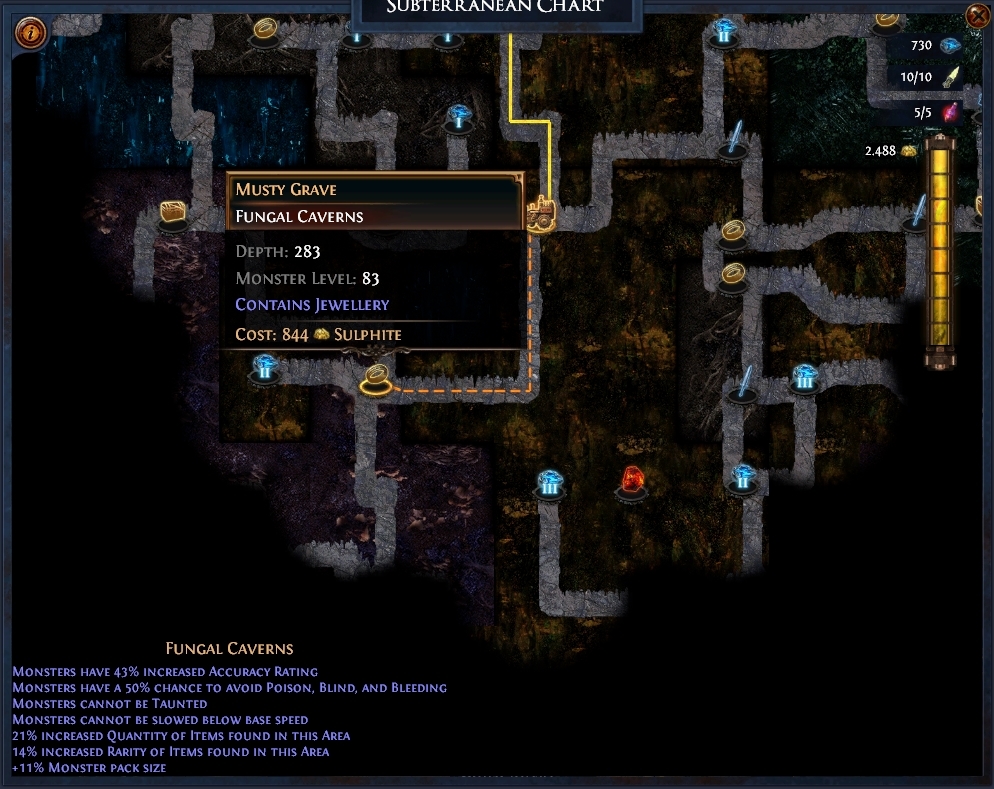Click the mine crawler cart marker
This screenshot has height=789, width=994.
click(x=540, y=212)
